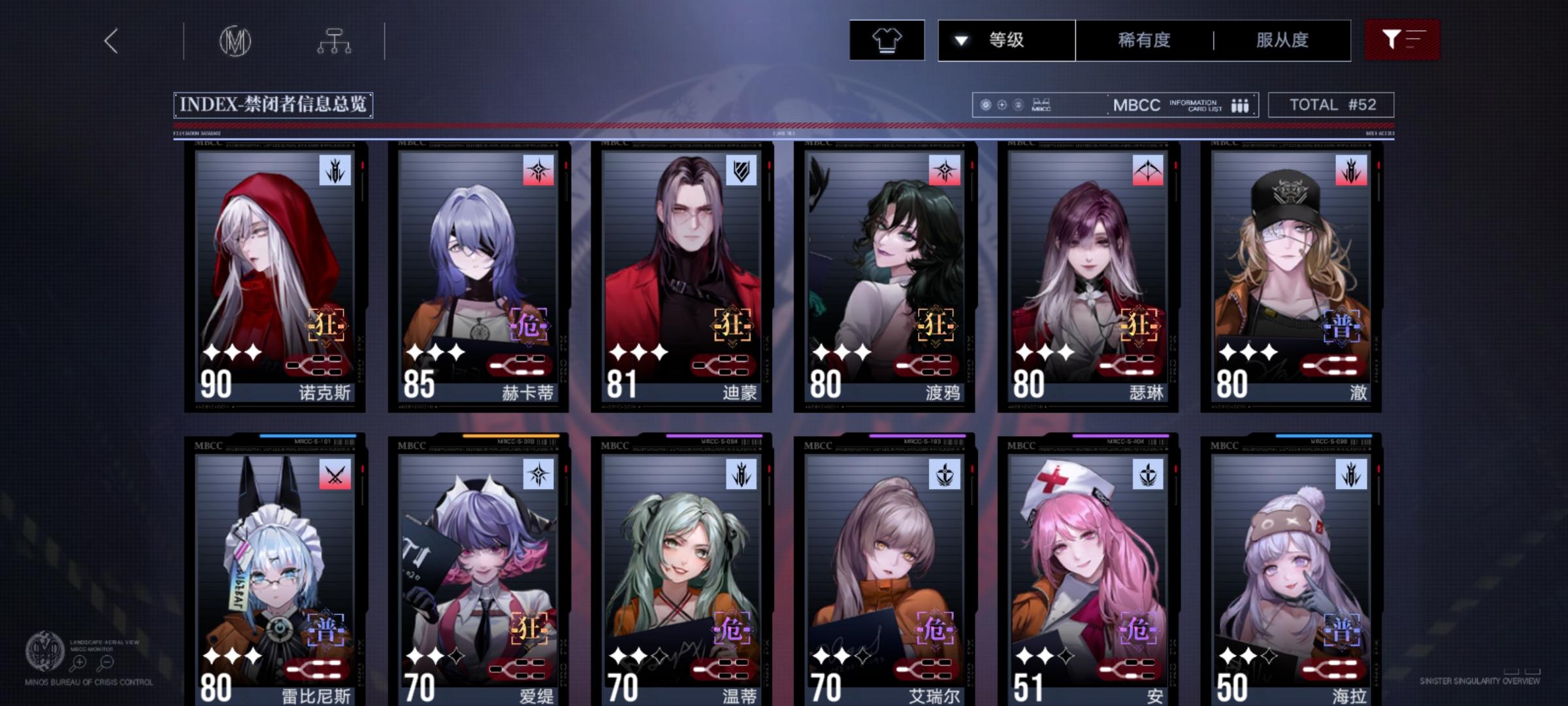
Task: Switch sorting to the 服从度 tab
Action: tap(1283, 41)
